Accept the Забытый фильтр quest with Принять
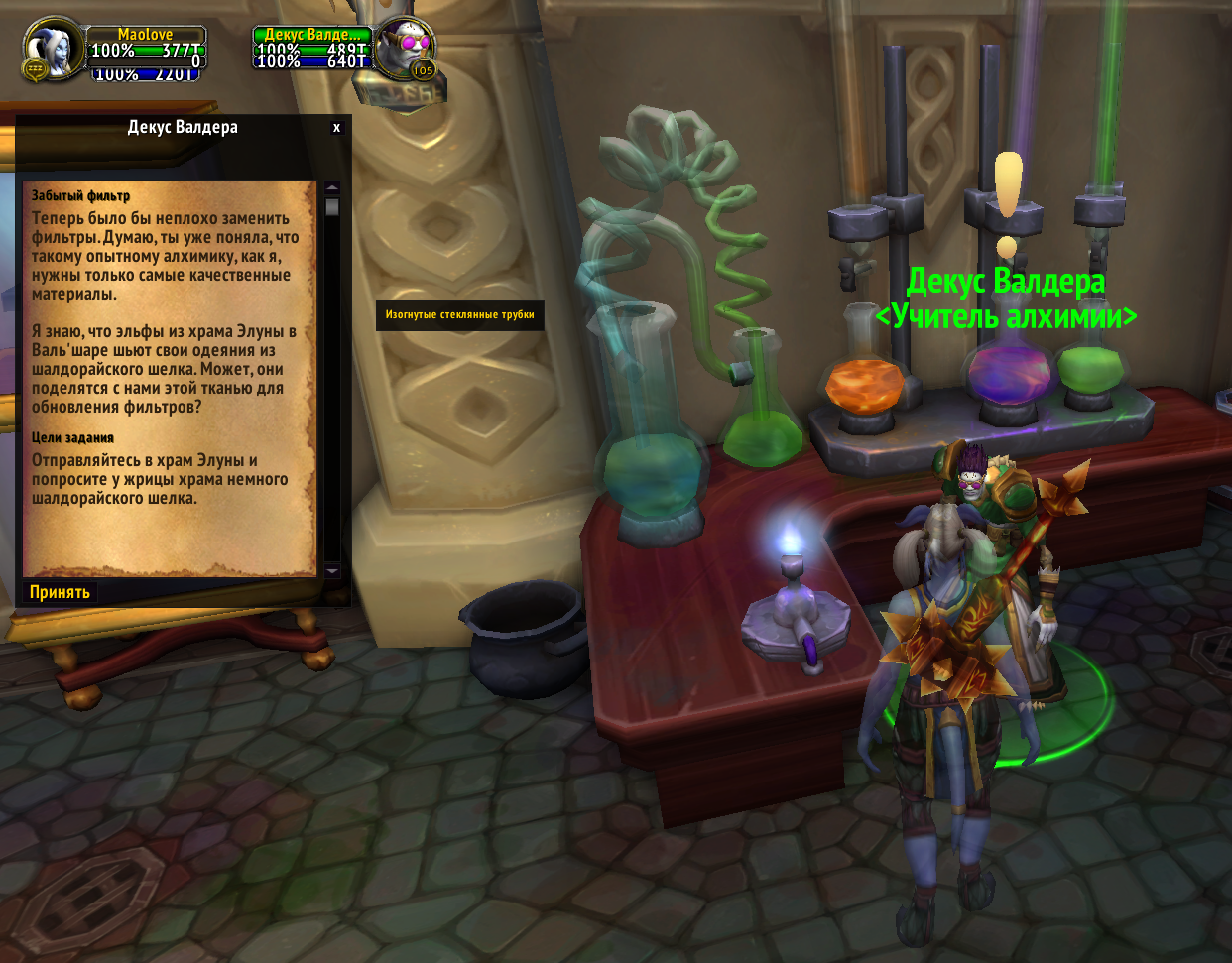This screenshot has width=1232, height=963. (x=61, y=592)
